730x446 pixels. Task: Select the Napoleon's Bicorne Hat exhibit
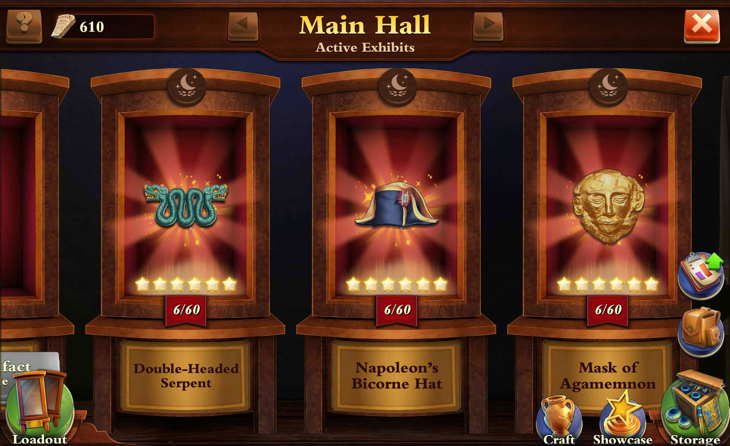(x=397, y=206)
